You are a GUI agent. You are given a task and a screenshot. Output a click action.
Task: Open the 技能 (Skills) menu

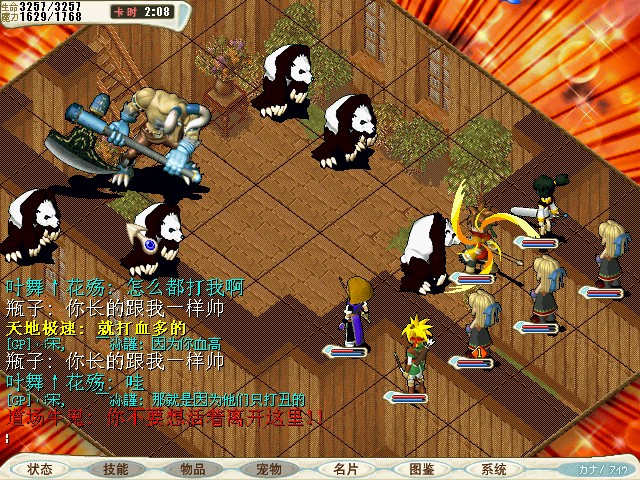[x=116, y=469]
